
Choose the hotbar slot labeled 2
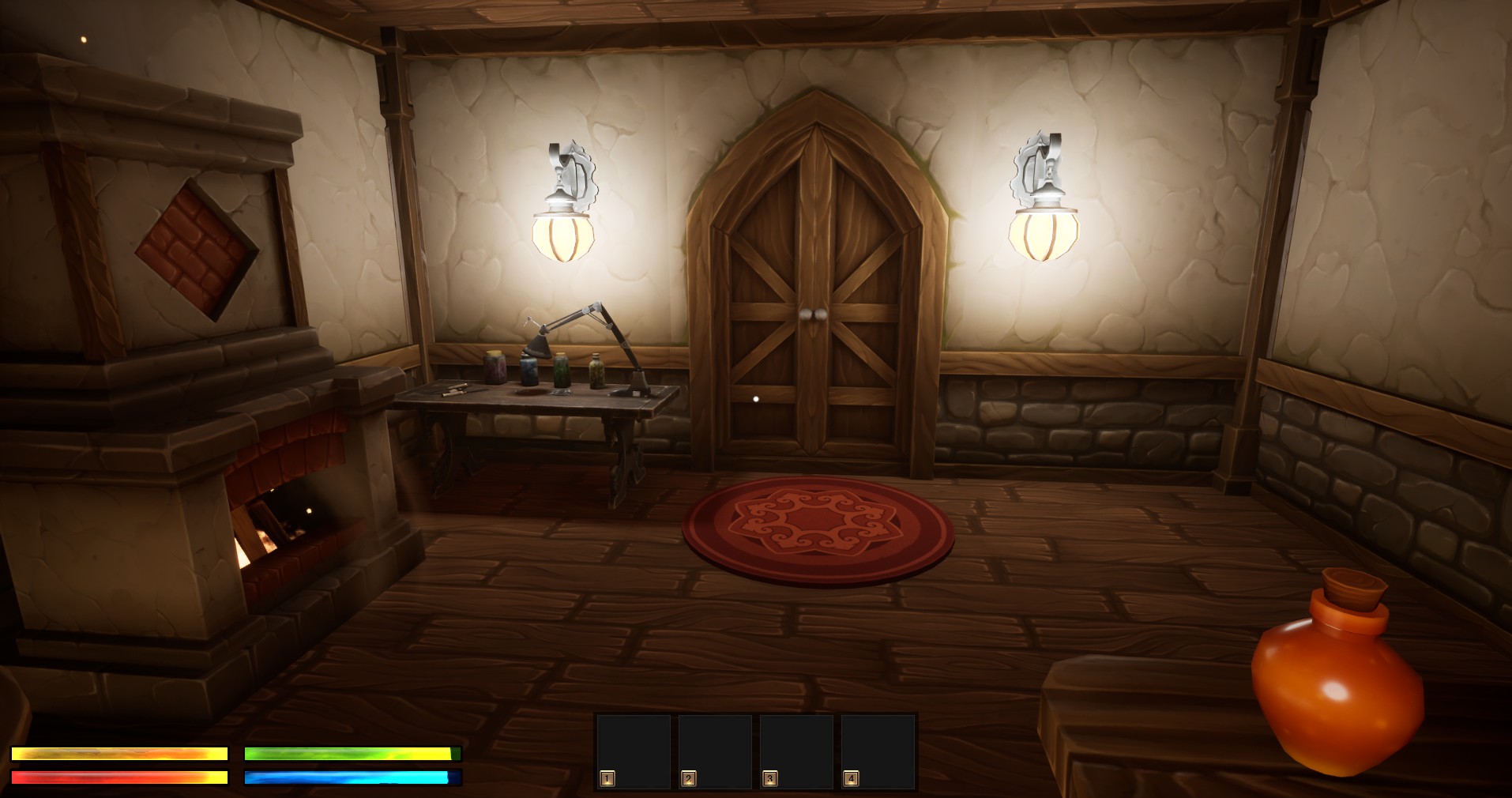pyautogui.click(x=715, y=751)
